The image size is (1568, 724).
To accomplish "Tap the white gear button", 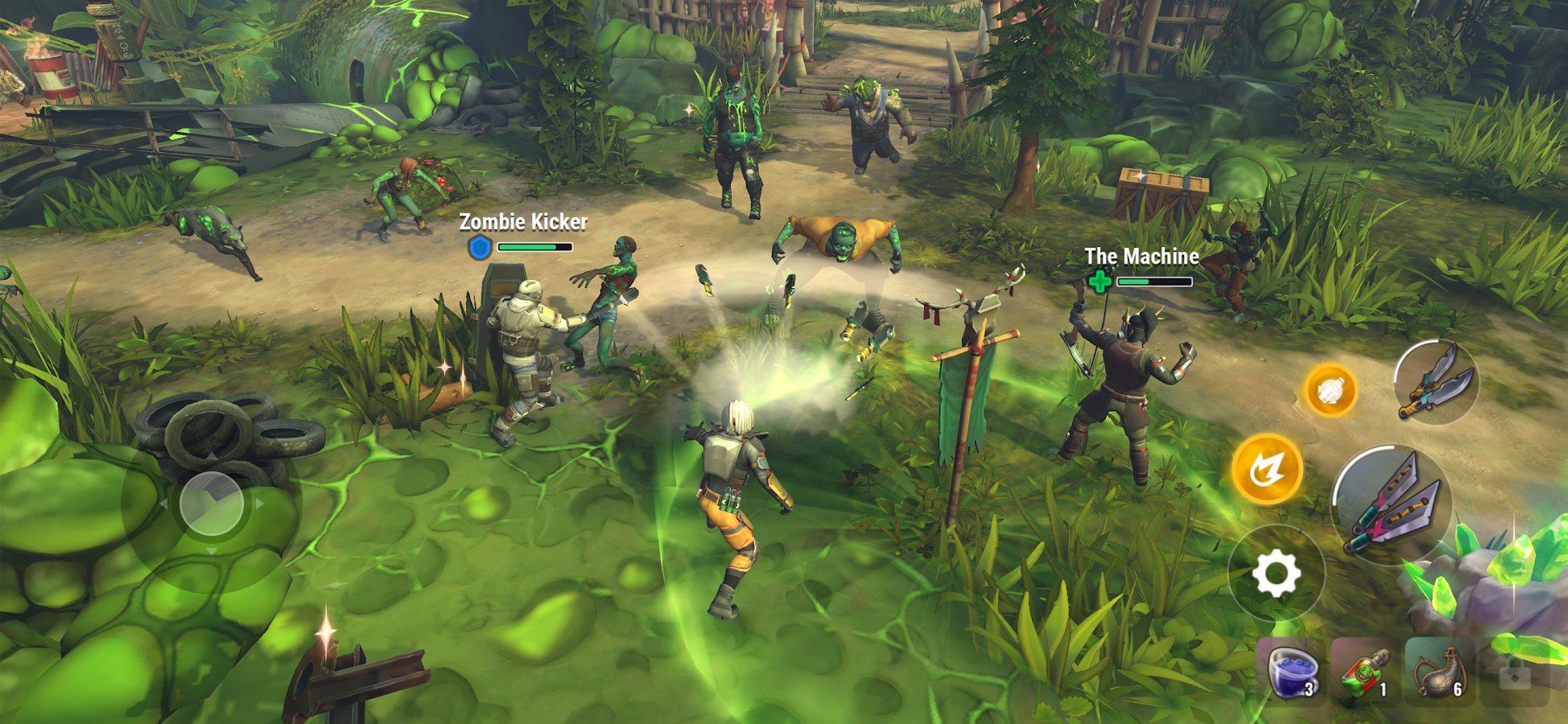I will tap(1276, 574).
